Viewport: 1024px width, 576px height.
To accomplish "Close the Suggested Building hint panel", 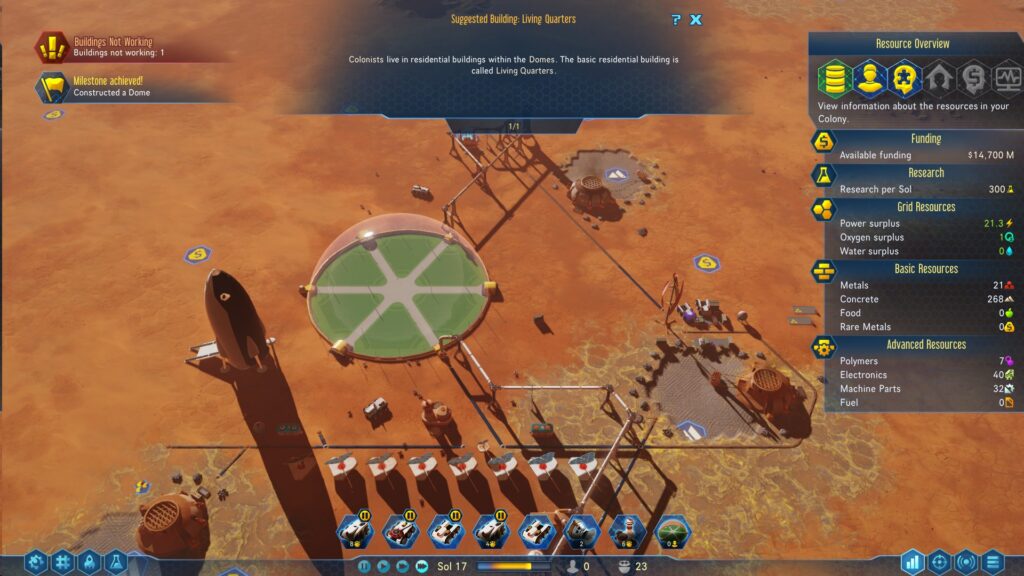I will (x=696, y=19).
